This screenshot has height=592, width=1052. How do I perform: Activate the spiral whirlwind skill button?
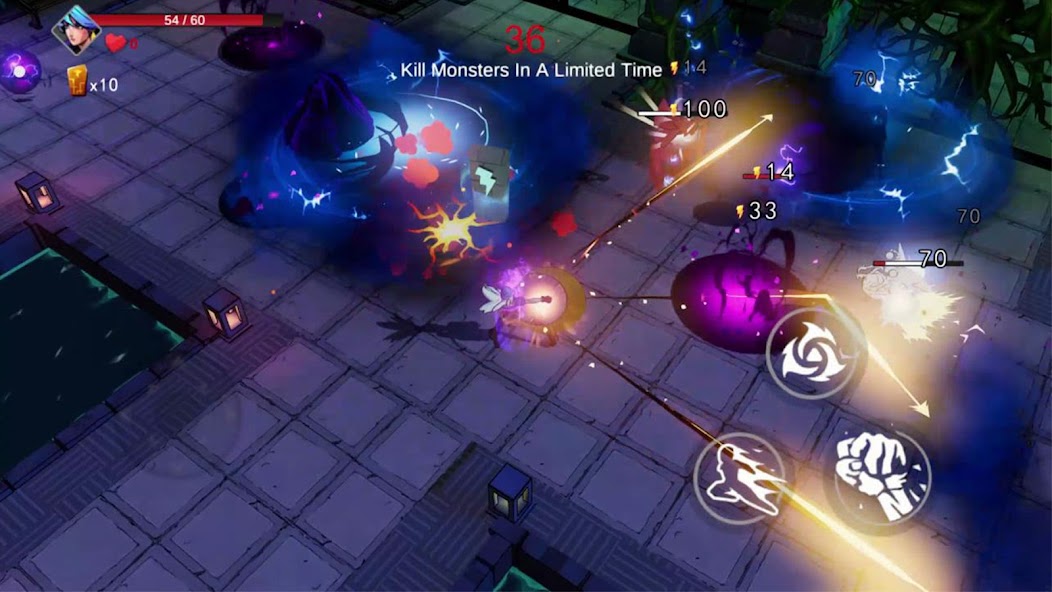point(815,352)
